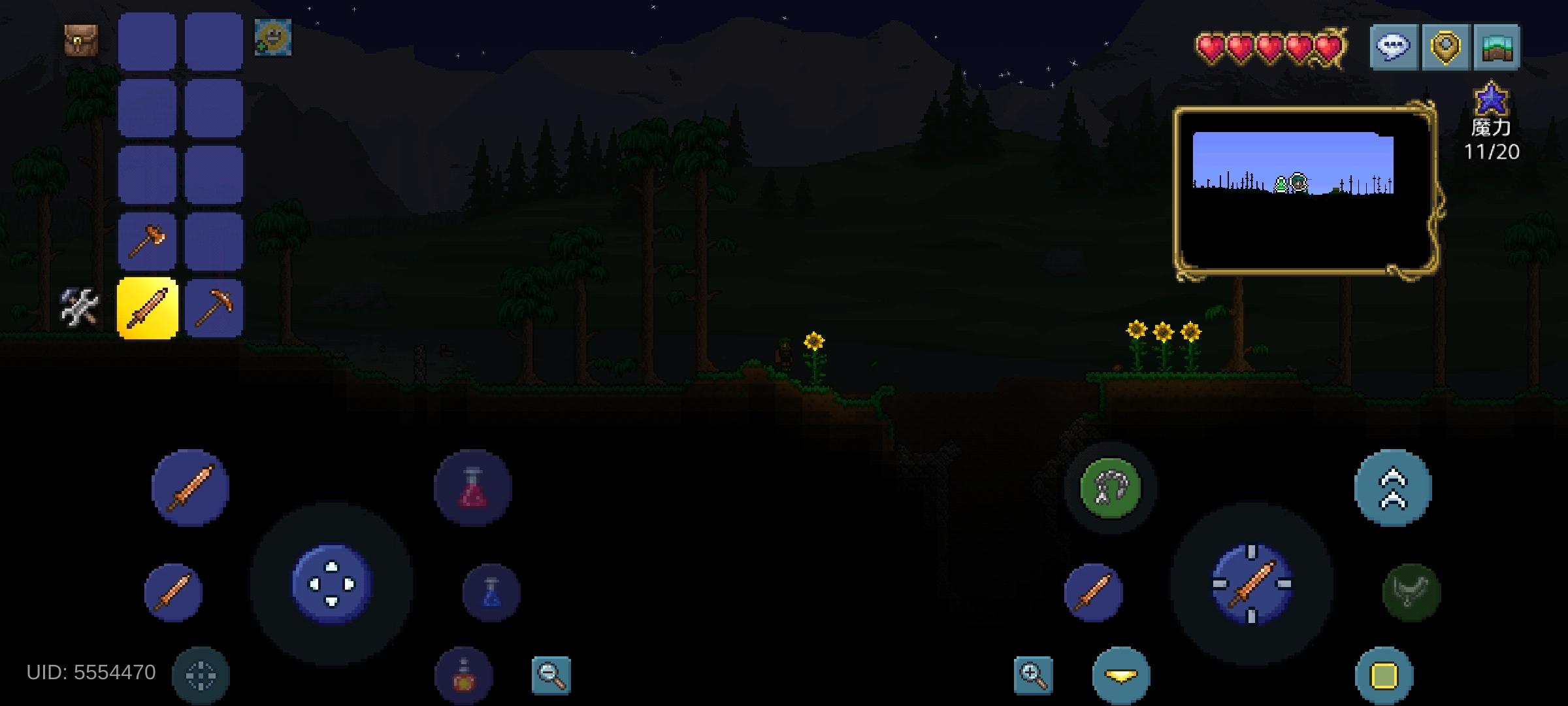Use the green grappling hook button
Screen dimensions: 1568x706
point(1111,486)
